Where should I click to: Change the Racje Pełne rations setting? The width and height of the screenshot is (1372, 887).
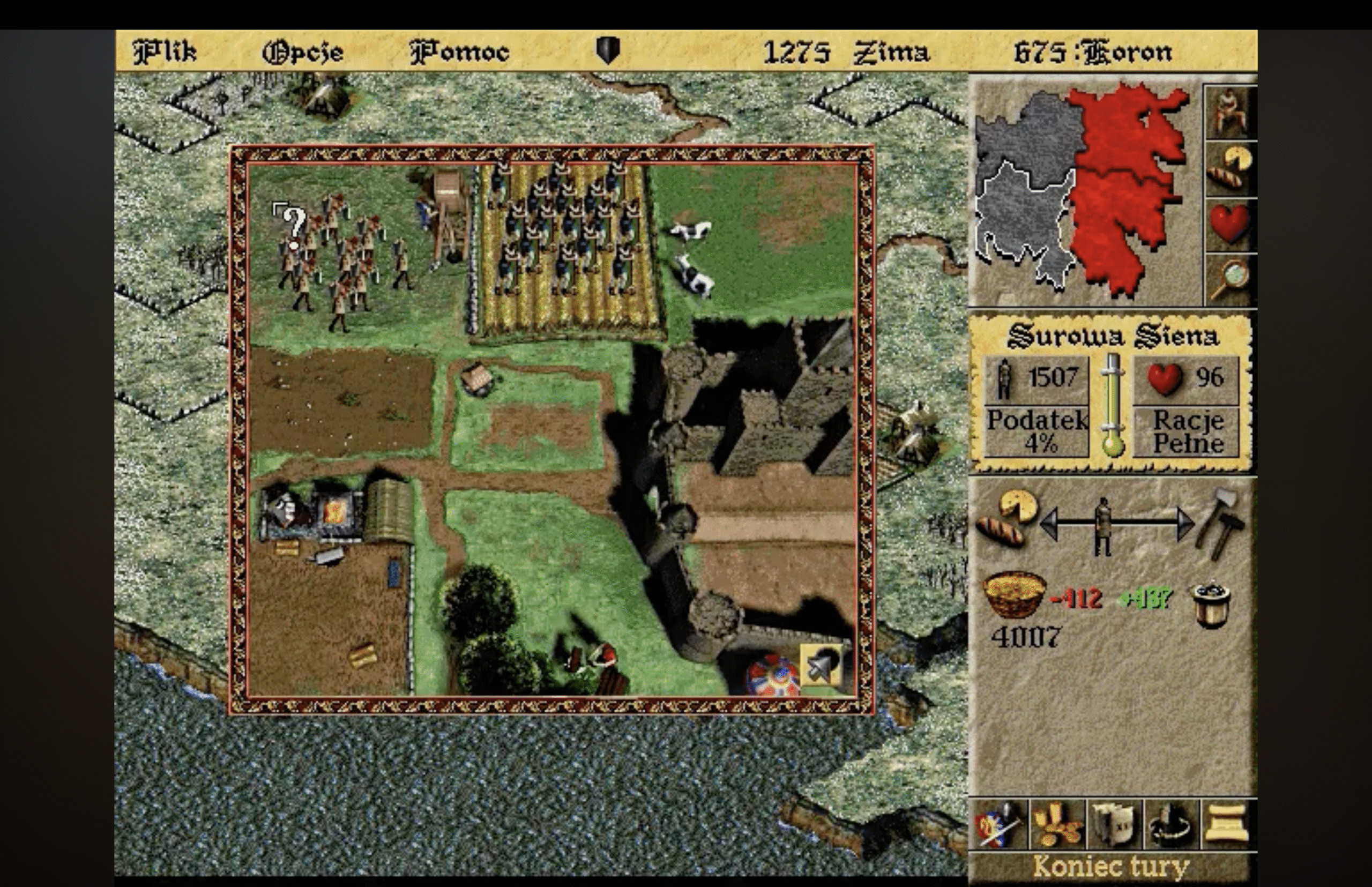pyautogui.click(x=1188, y=432)
